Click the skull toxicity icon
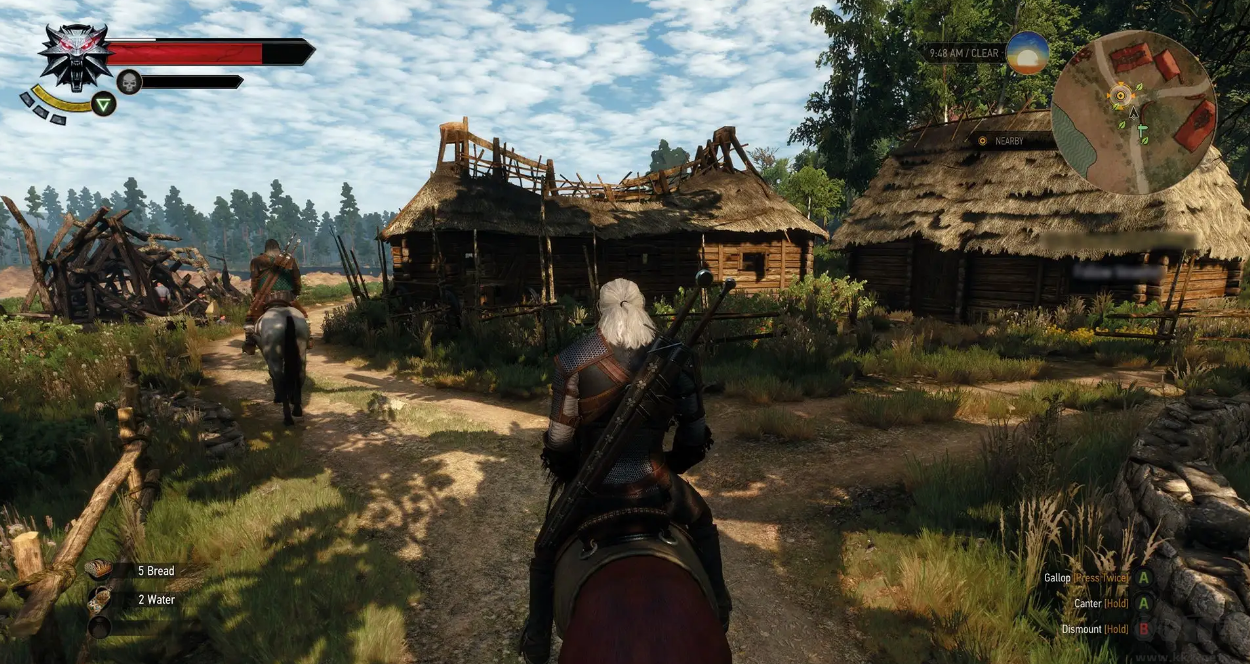Image resolution: width=1250 pixels, height=664 pixels. tap(129, 82)
